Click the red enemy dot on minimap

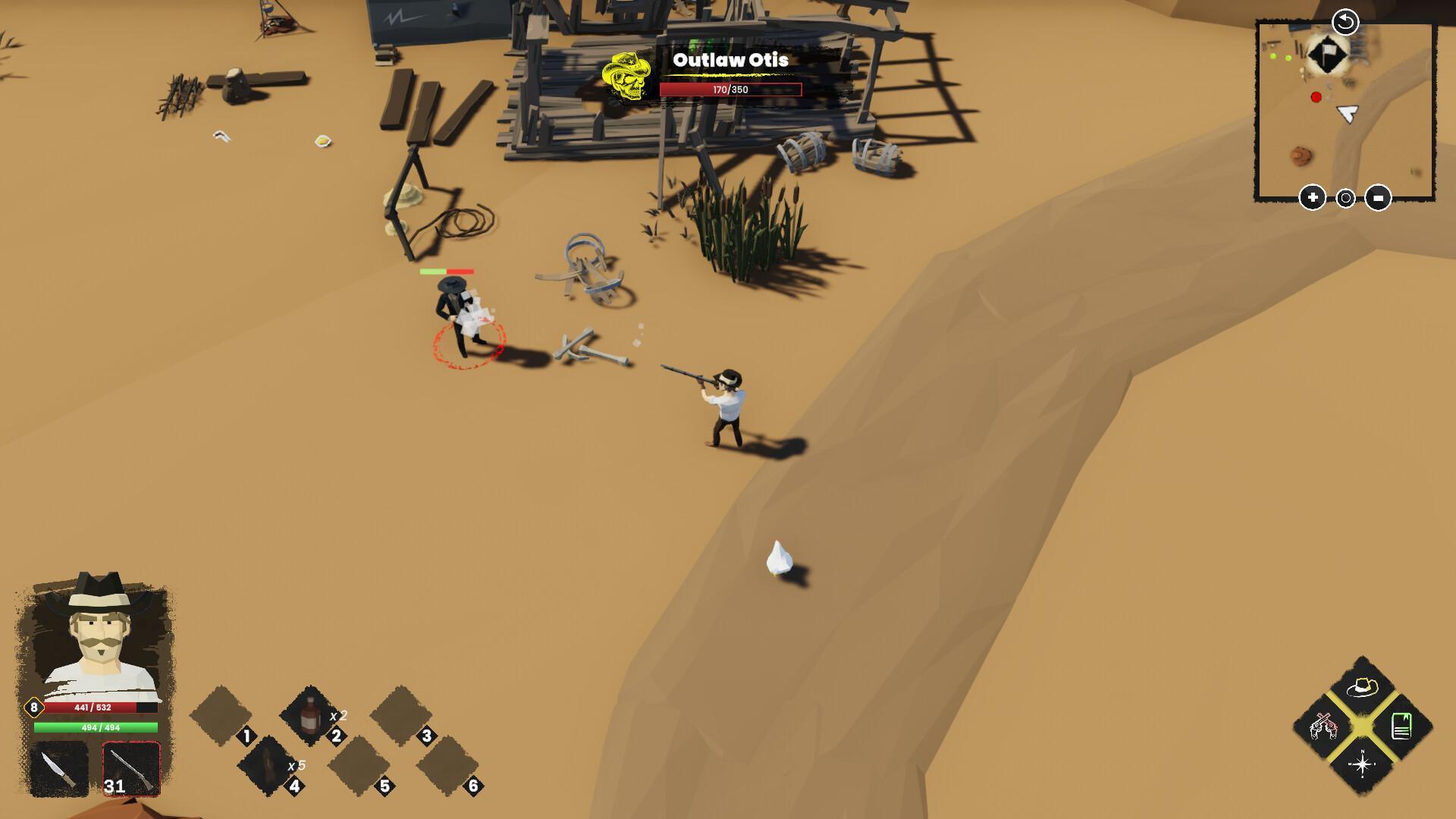1316,97
